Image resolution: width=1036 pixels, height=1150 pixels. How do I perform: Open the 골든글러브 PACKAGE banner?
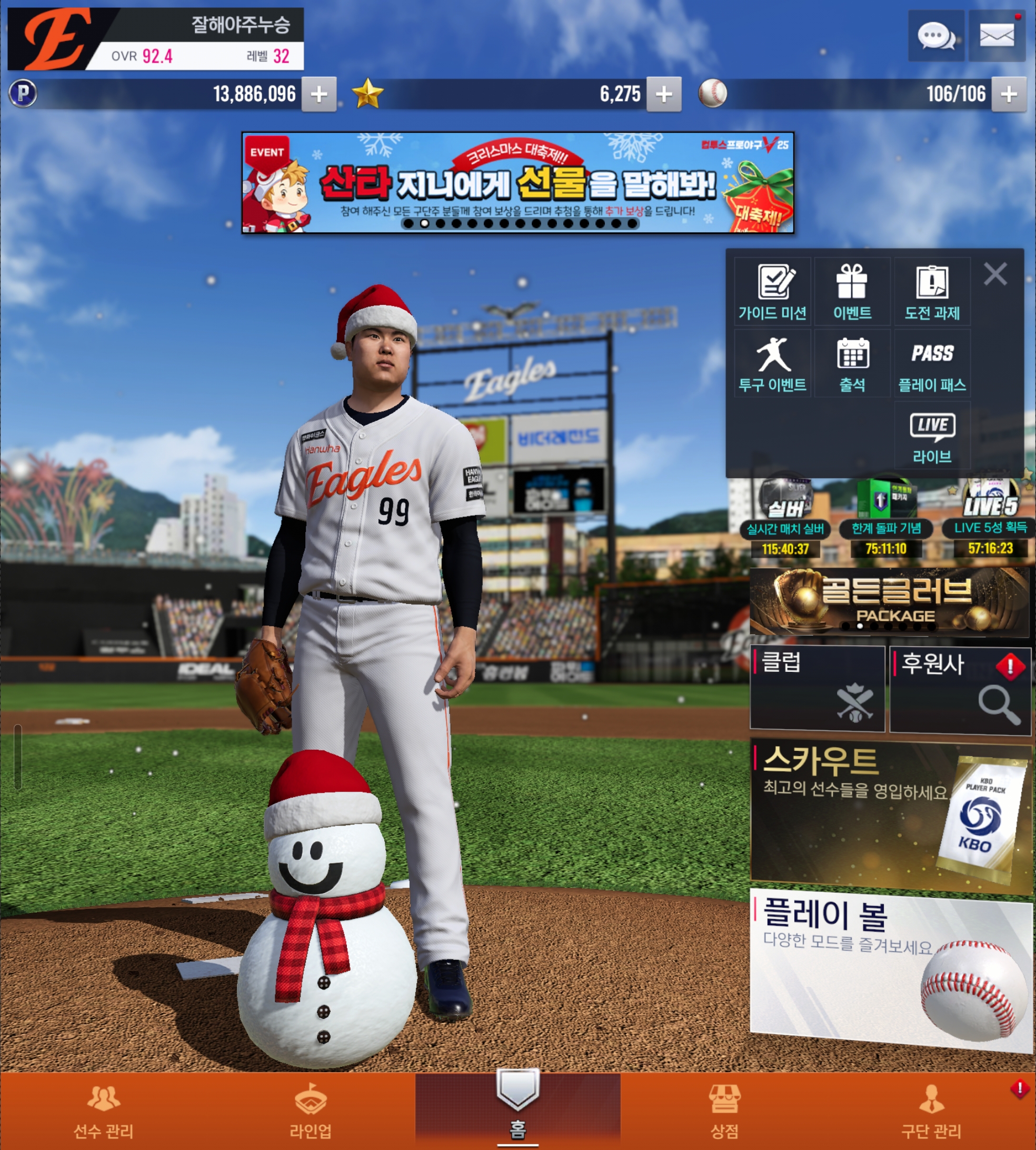tap(889, 602)
